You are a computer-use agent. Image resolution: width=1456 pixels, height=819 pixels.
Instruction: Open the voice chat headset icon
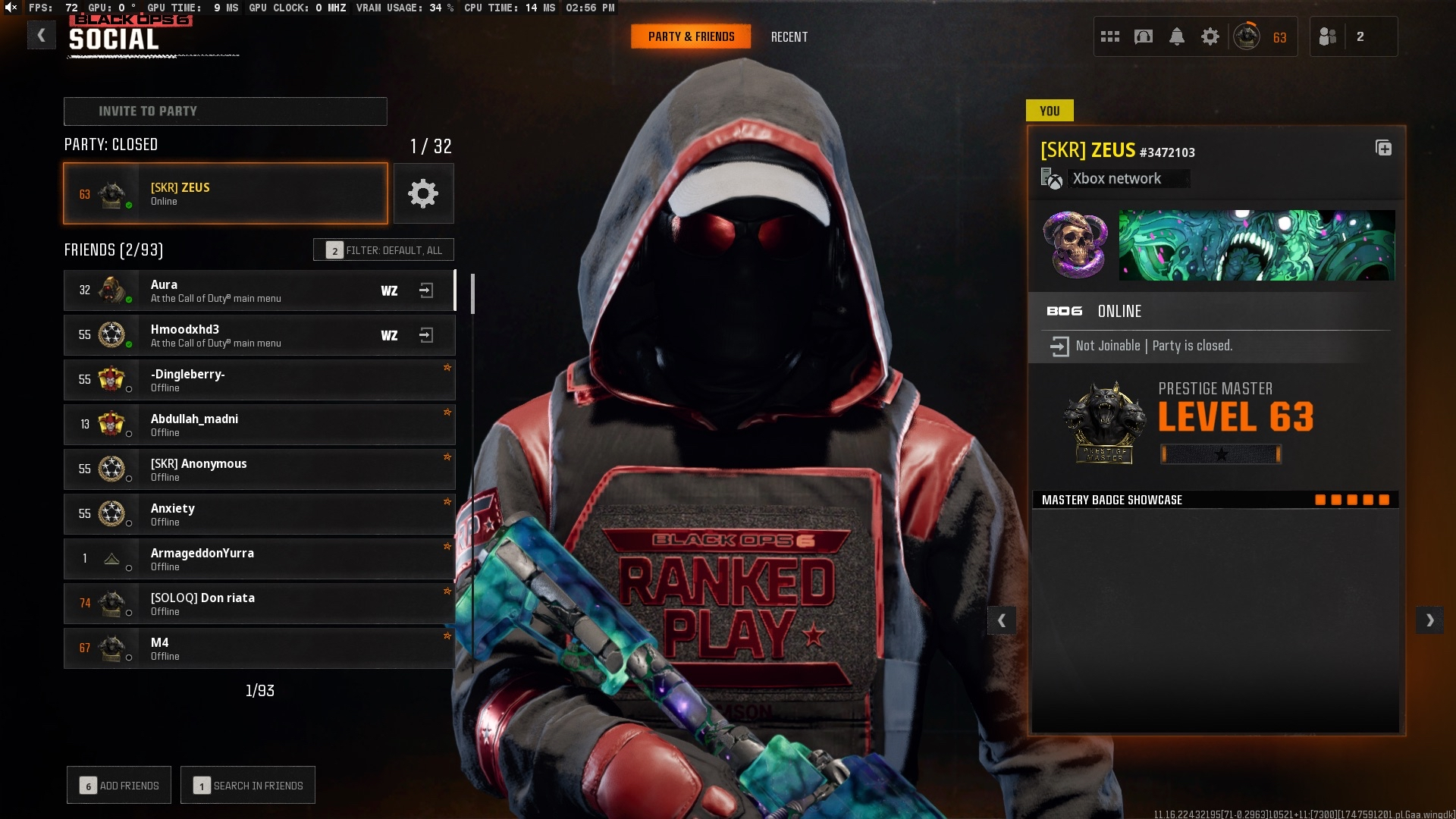[x=1143, y=36]
